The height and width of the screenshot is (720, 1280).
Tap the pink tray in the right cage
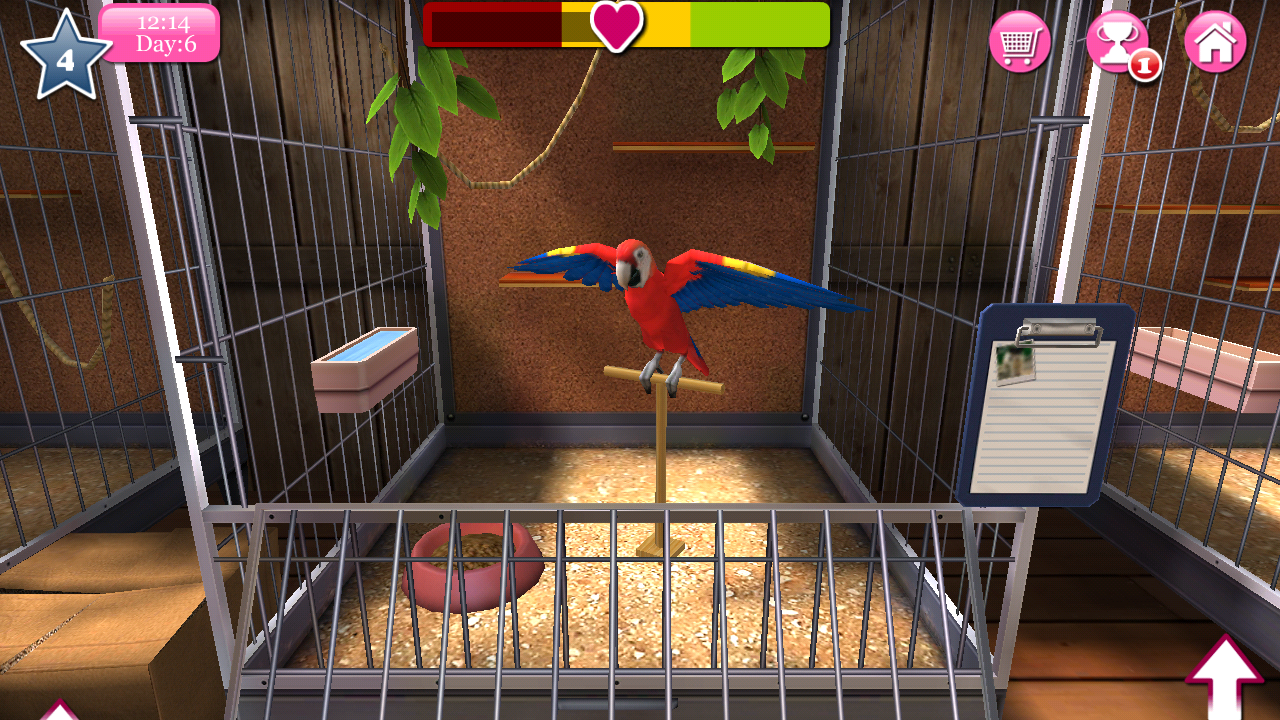[1195, 360]
